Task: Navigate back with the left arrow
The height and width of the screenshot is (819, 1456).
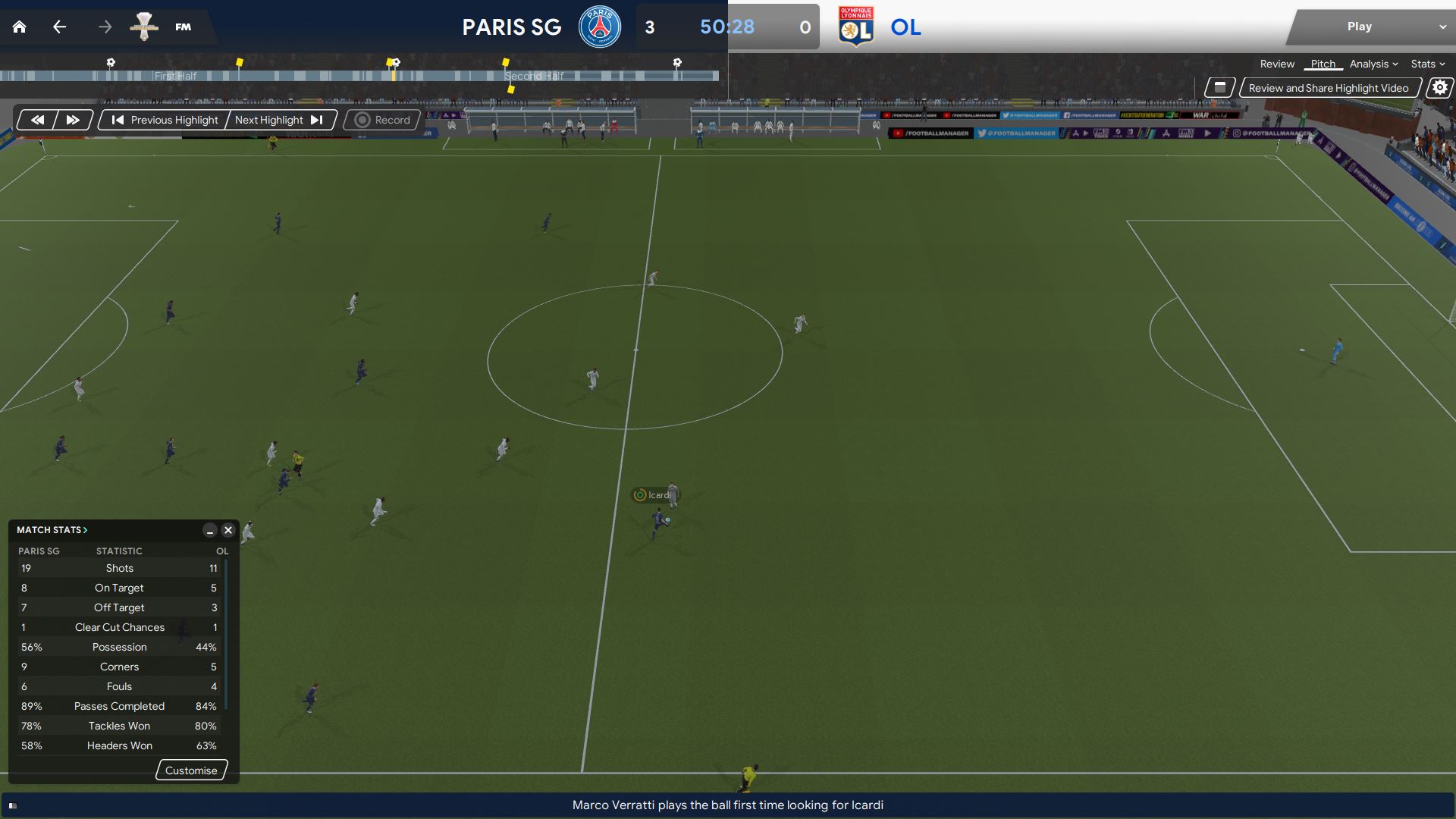Action: click(59, 27)
